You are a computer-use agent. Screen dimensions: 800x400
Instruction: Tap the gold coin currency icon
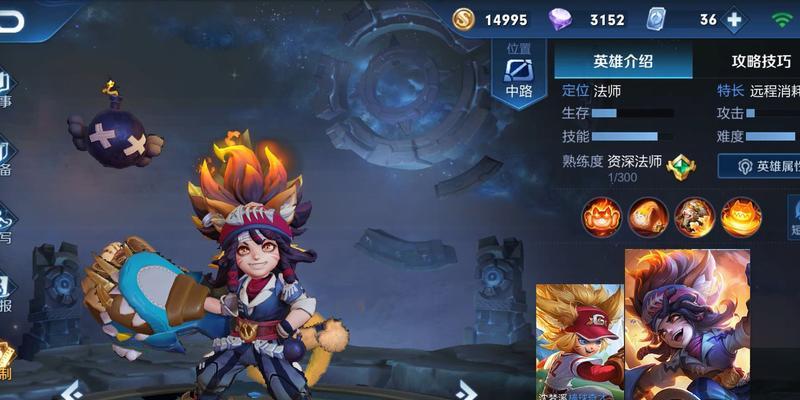(x=463, y=19)
